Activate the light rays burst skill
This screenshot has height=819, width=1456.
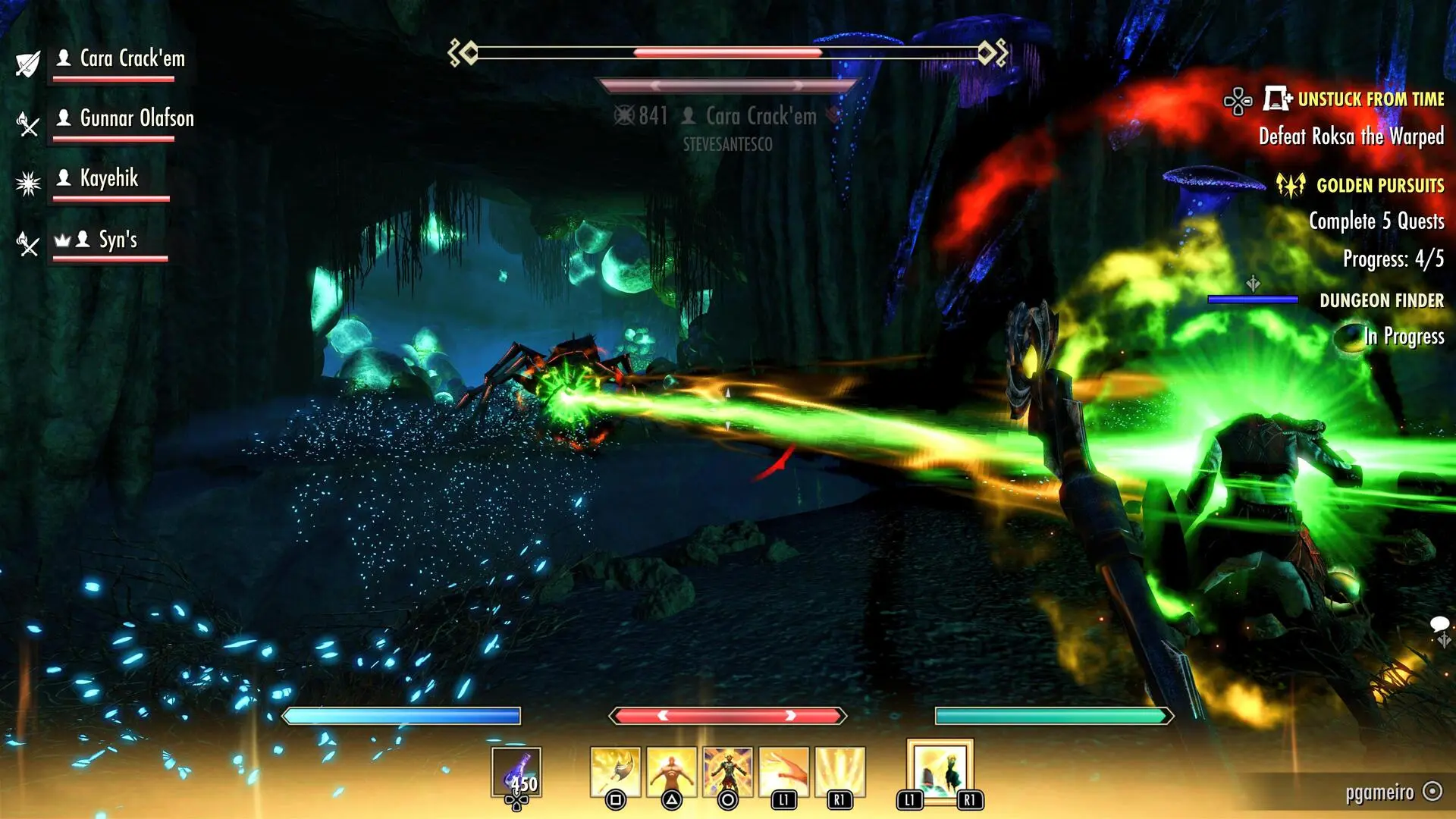click(839, 772)
